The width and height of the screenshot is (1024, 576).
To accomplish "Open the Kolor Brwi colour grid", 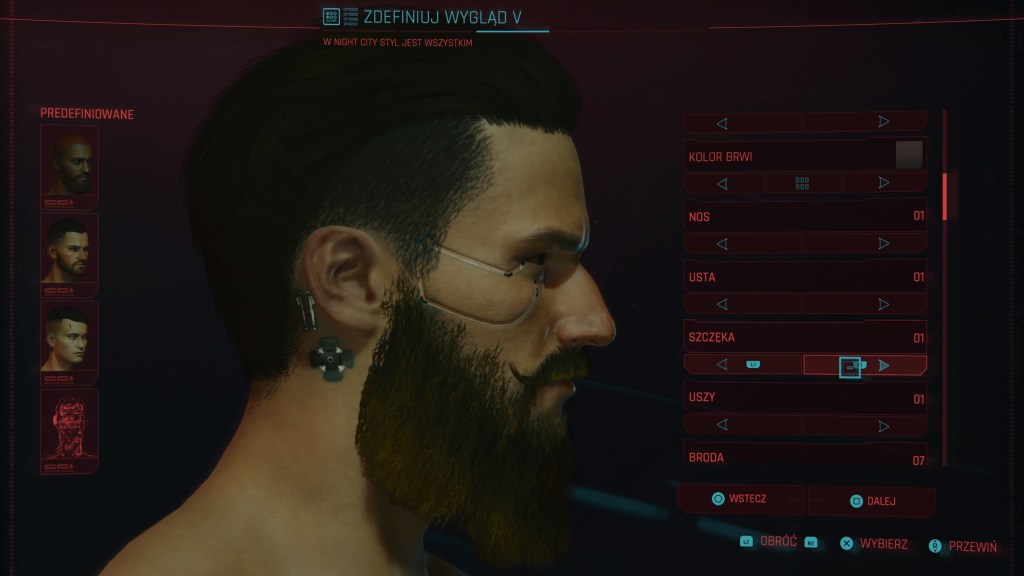I will 802,183.
